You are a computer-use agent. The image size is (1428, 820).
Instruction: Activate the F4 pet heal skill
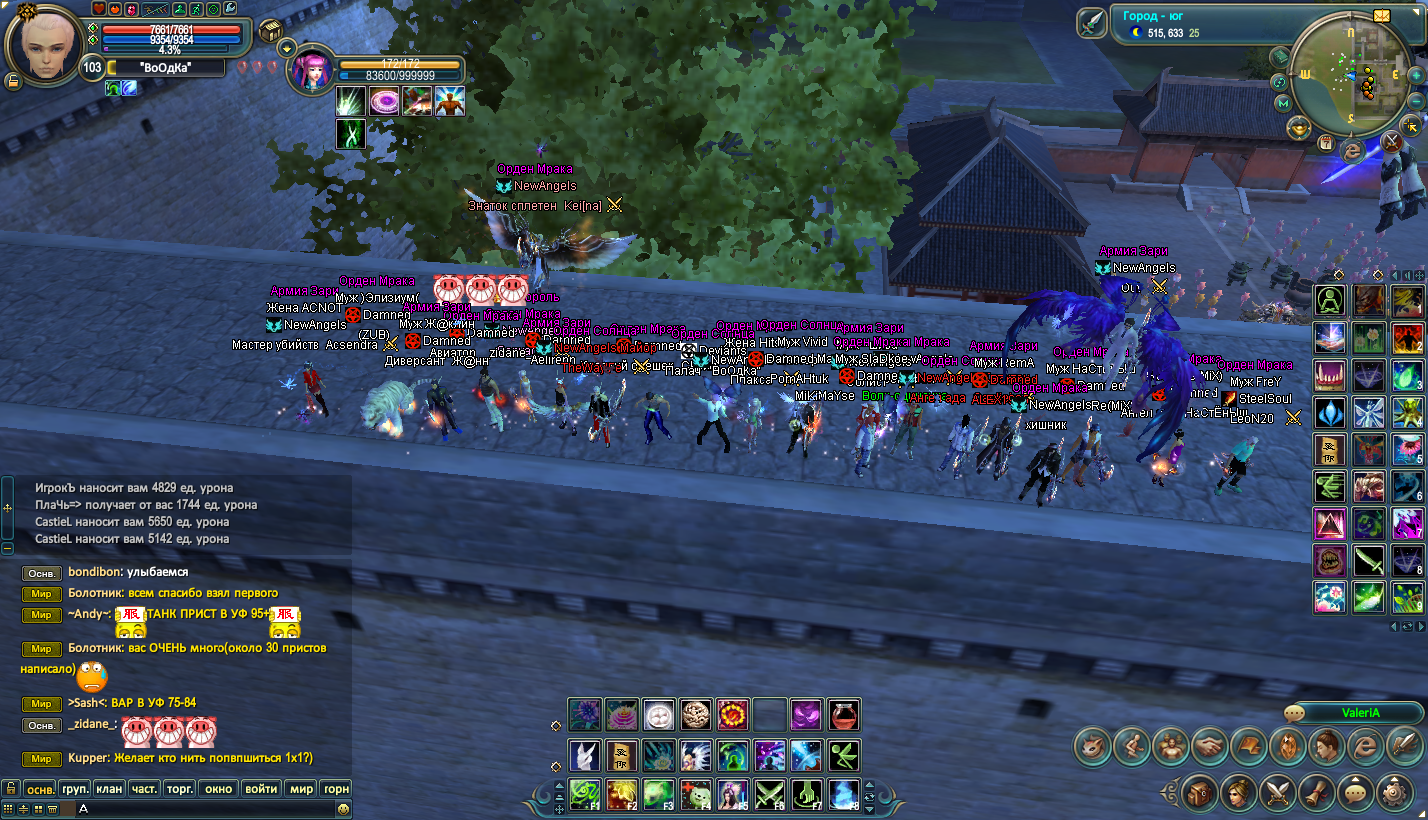click(x=695, y=794)
